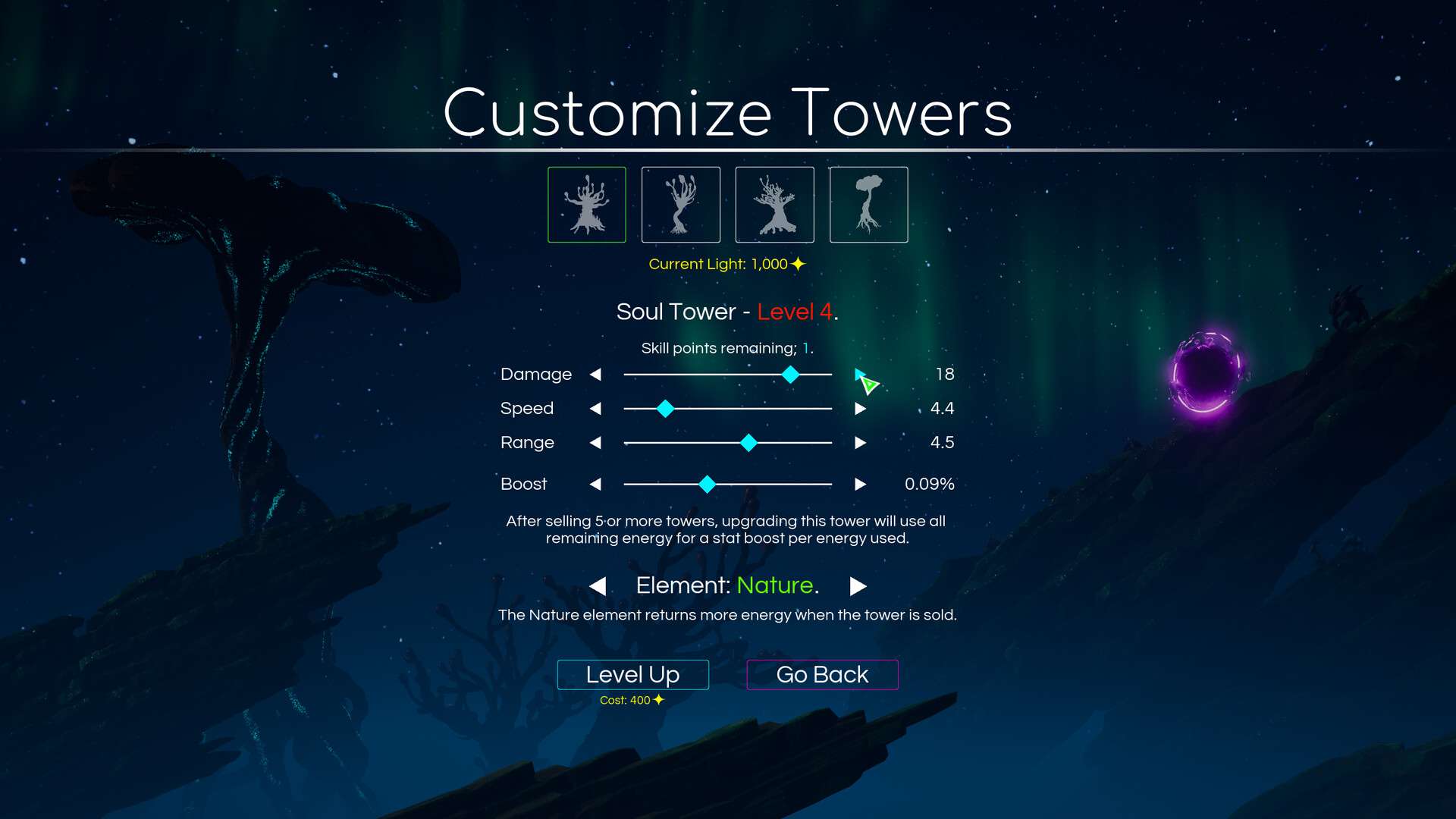Select the round-canopy tree tower
Viewport: 1456px width, 819px height.
pos(869,205)
